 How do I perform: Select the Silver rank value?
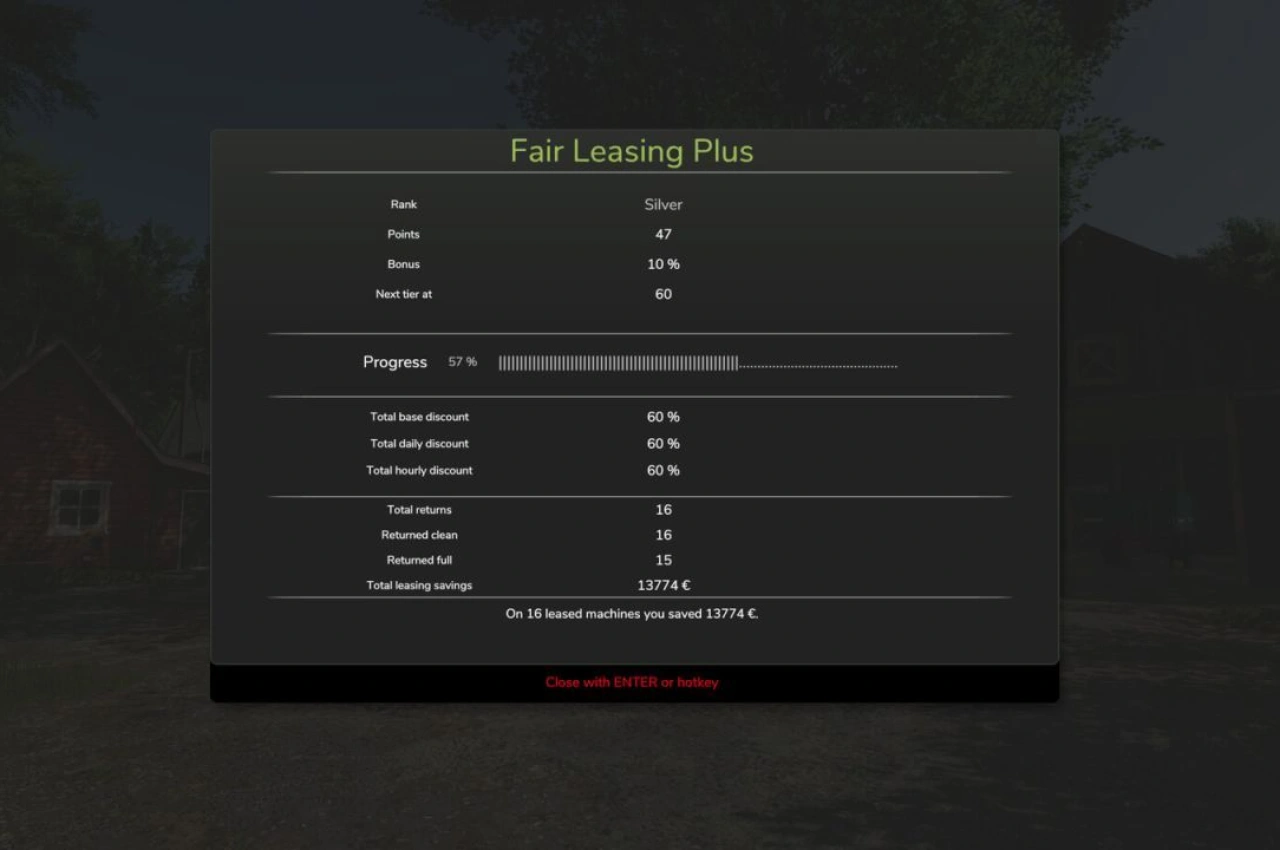coord(663,204)
